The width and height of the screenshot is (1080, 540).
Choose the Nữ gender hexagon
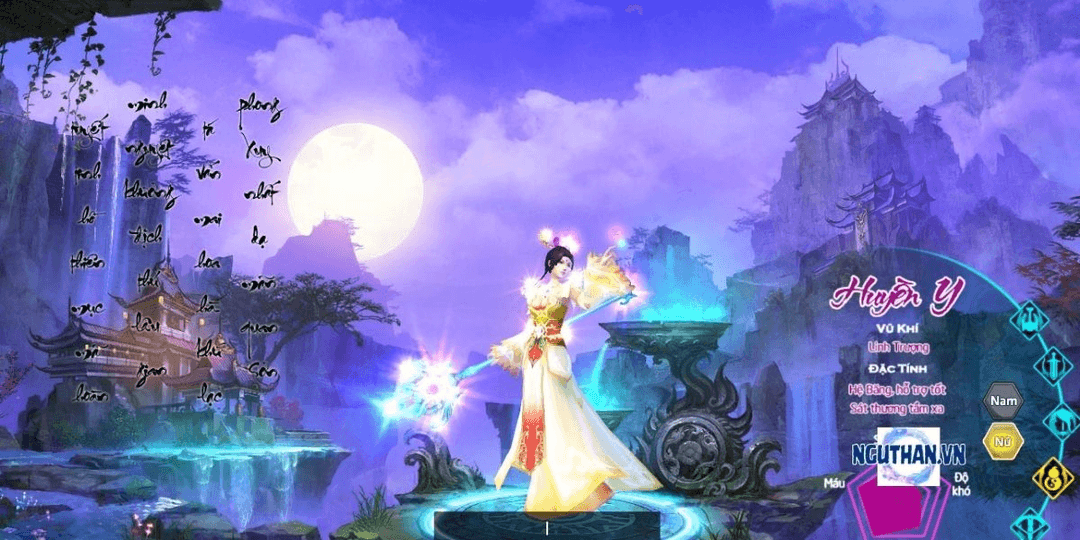(x=1002, y=440)
